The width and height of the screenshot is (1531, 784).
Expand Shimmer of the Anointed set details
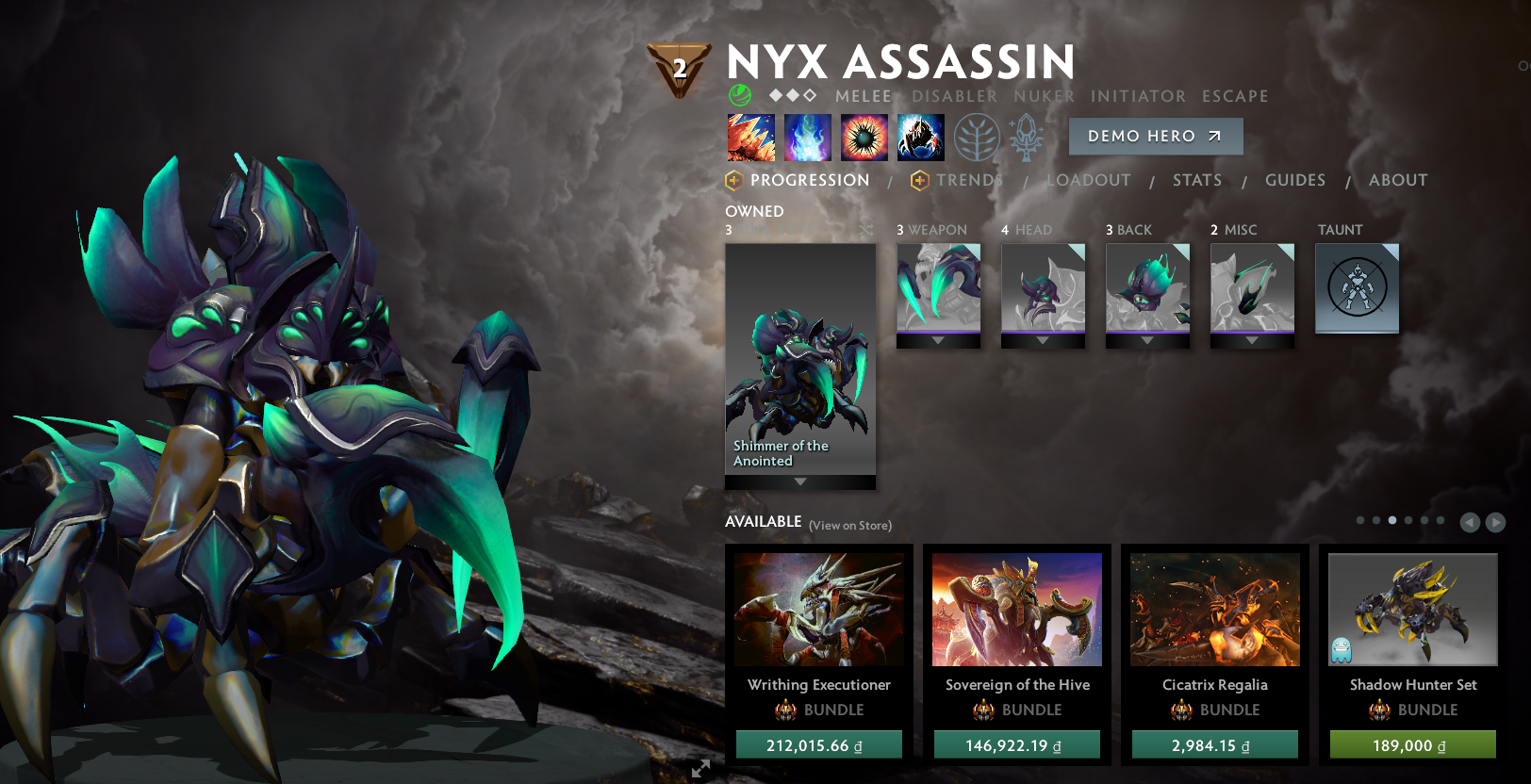pos(799,482)
